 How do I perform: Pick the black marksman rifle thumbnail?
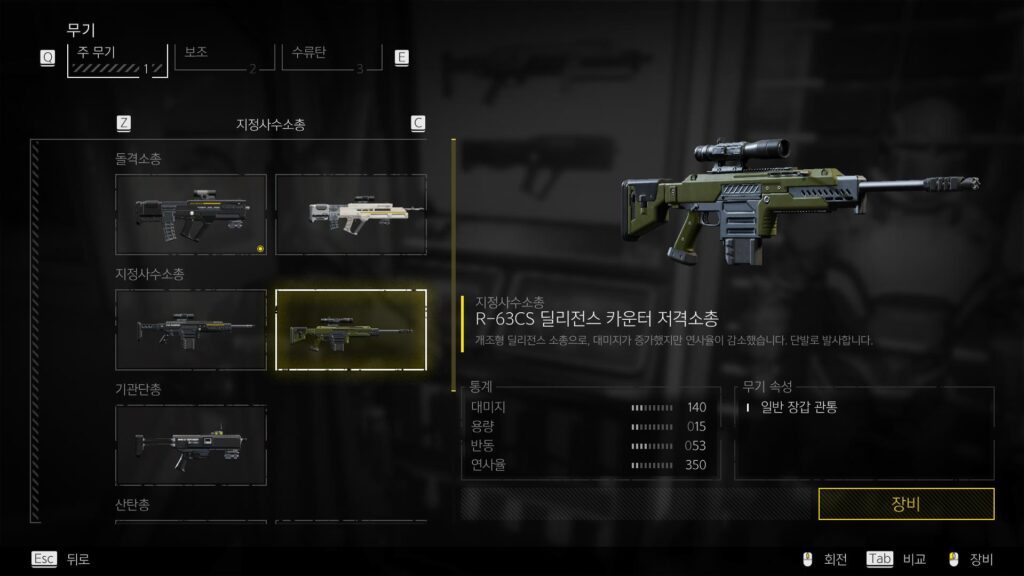pyautogui.click(x=191, y=329)
